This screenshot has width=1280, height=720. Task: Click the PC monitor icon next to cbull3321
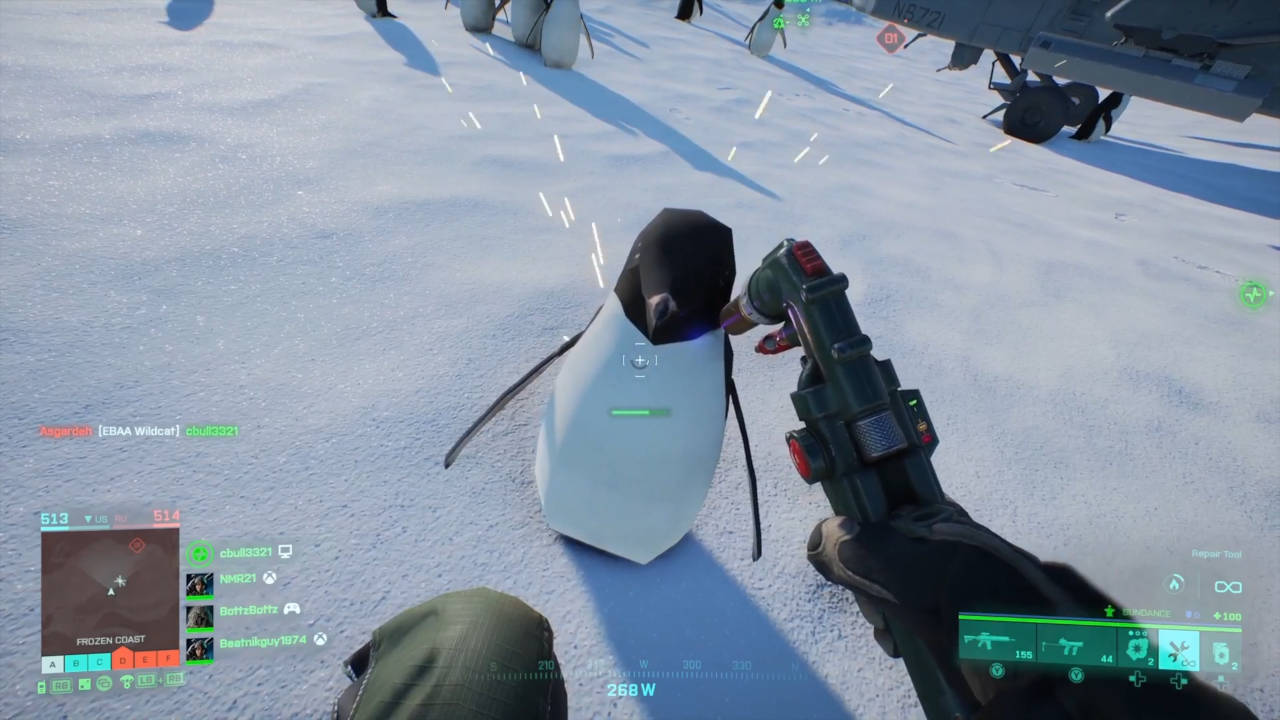point(285,551)
